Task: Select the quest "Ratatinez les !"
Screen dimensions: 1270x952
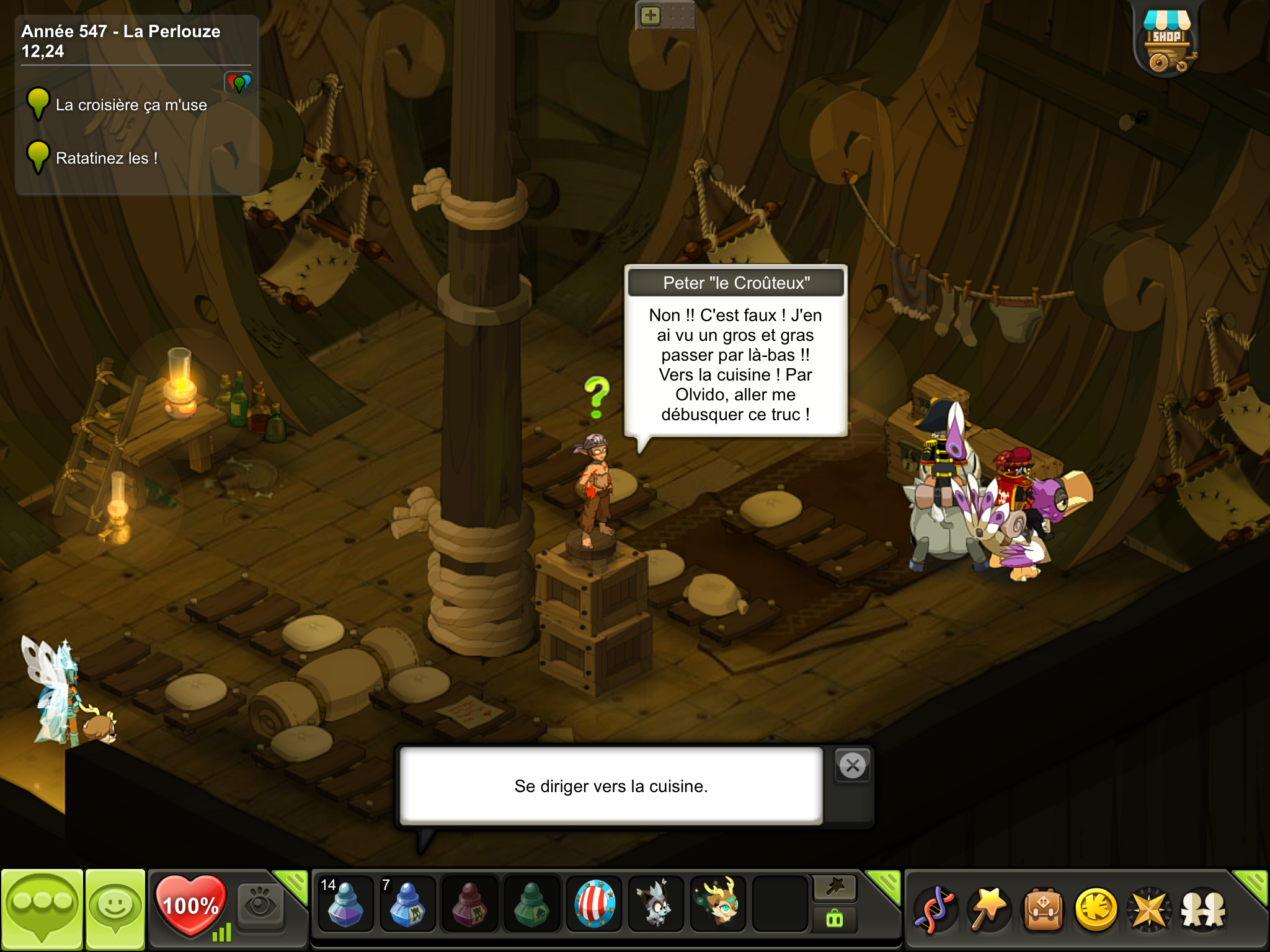Action: coord(106,159)
